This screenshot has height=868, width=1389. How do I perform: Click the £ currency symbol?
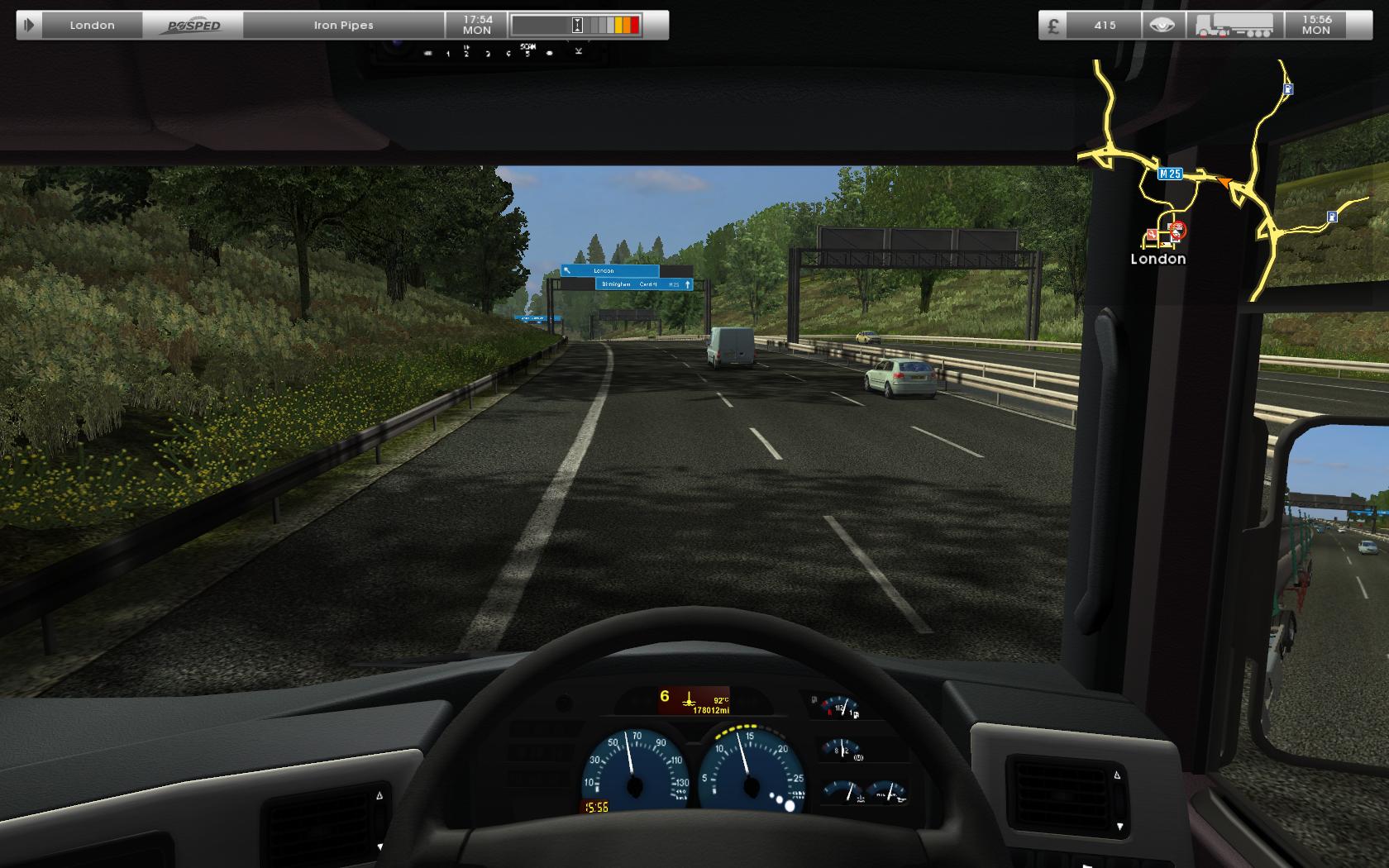point(1053,25)
